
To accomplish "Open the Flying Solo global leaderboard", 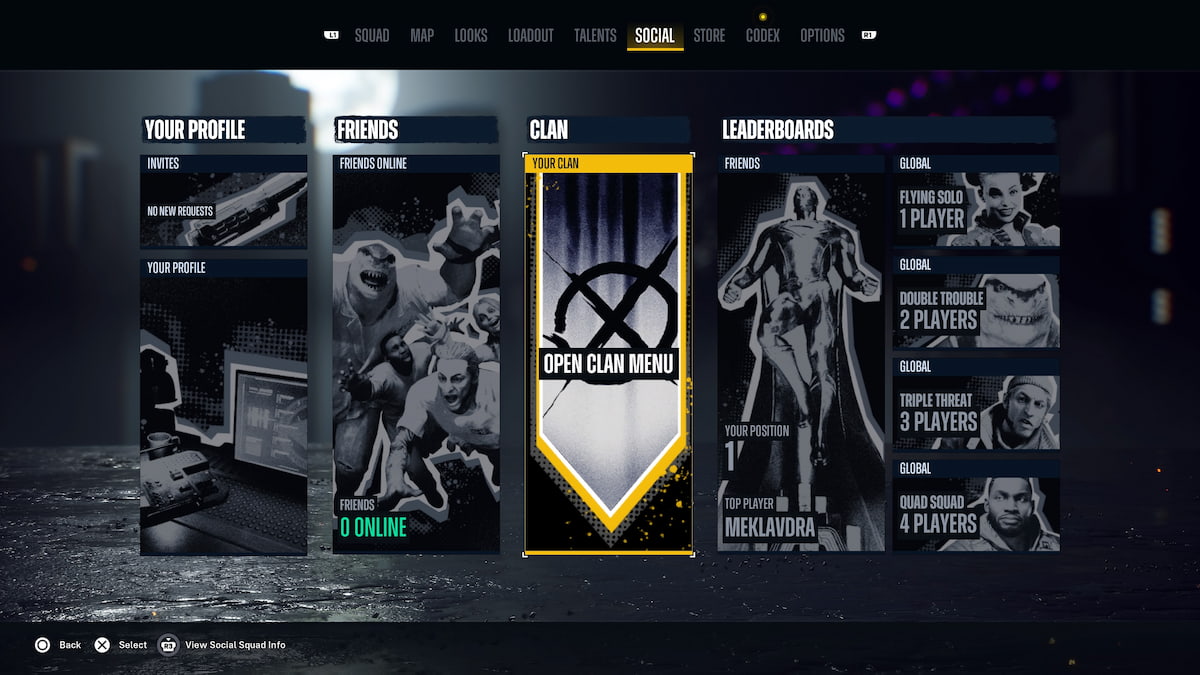I will pos(976,202).
